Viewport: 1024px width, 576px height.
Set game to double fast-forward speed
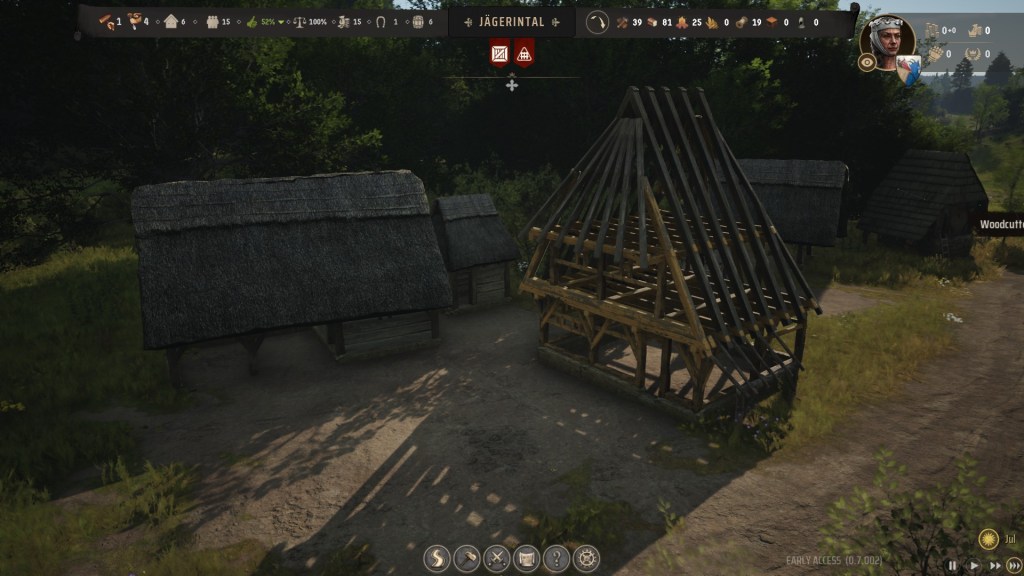(994, 565)
